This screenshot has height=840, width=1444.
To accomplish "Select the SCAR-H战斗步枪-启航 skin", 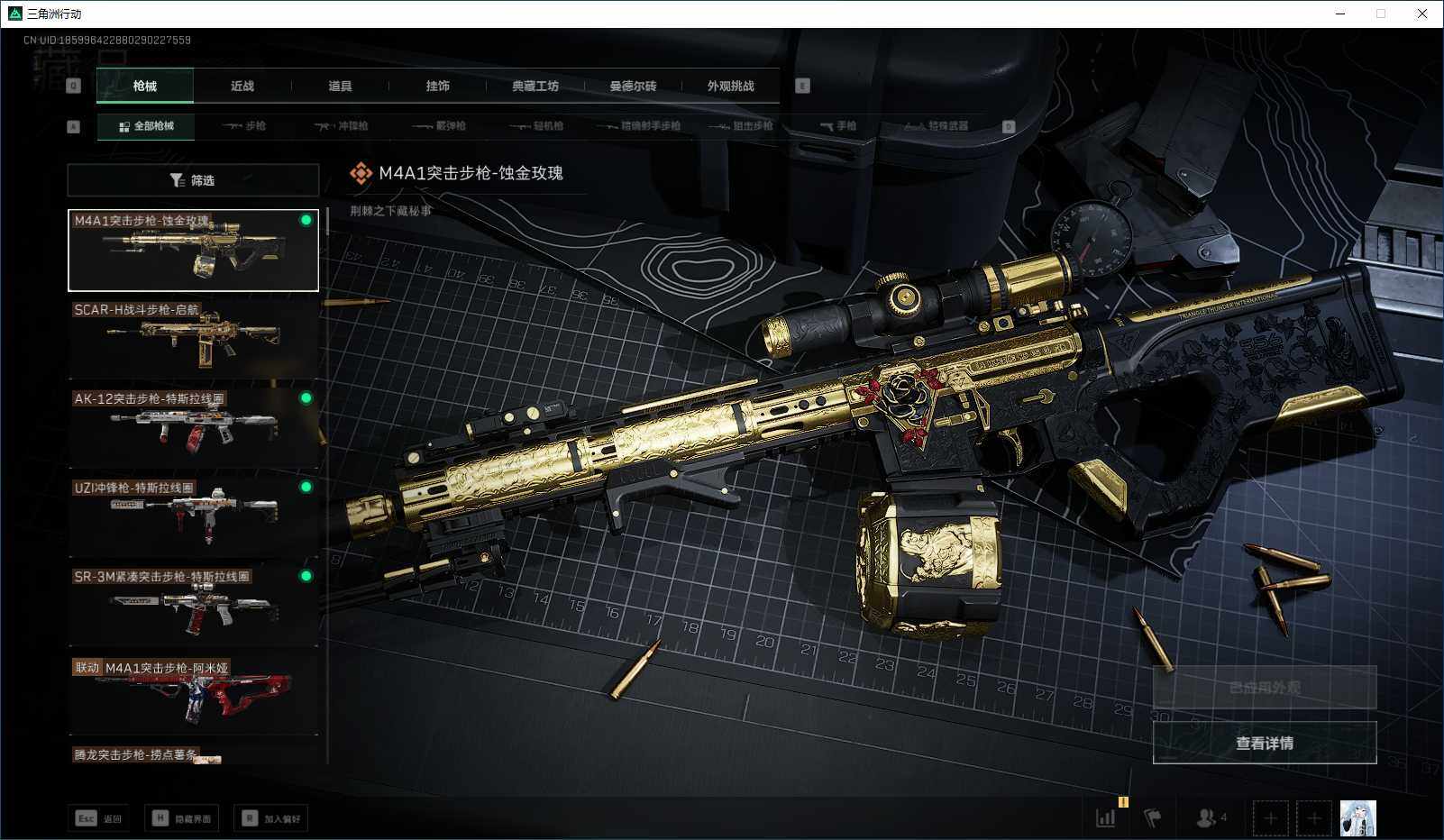I will tap(193, 338).
